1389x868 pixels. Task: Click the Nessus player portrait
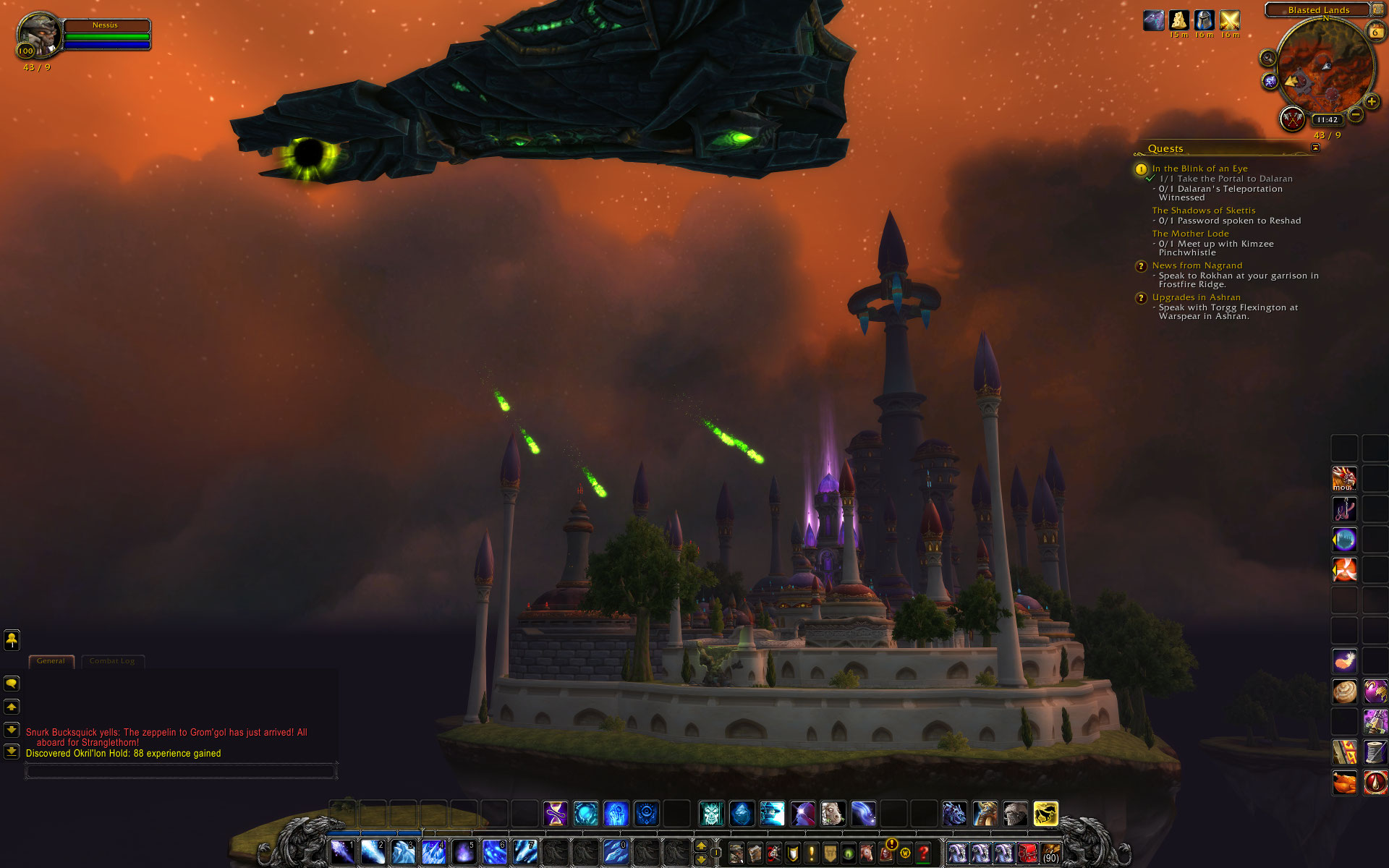39,33
